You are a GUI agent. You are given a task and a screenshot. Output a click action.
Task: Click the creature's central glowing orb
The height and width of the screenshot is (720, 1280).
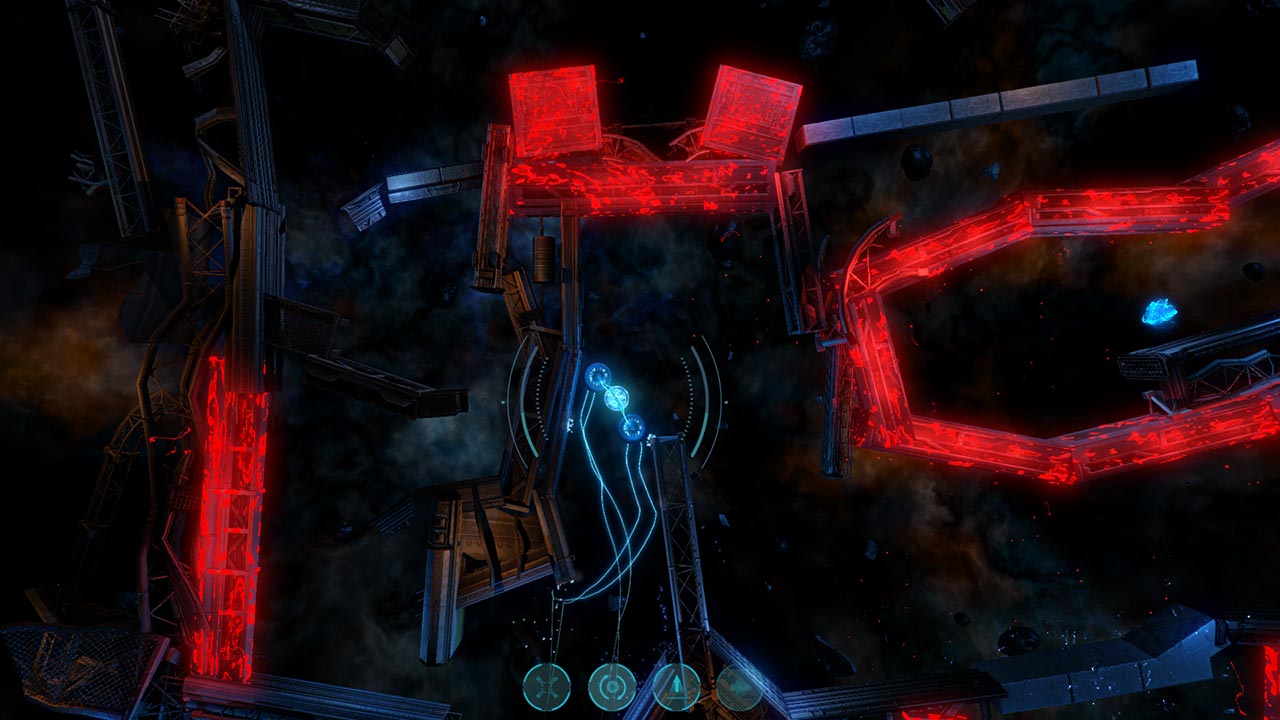[616, 398]
